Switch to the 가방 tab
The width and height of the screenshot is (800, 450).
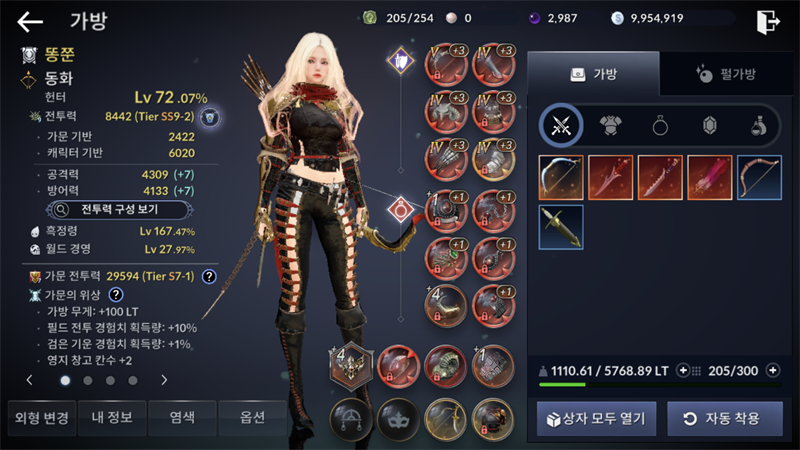593,74
